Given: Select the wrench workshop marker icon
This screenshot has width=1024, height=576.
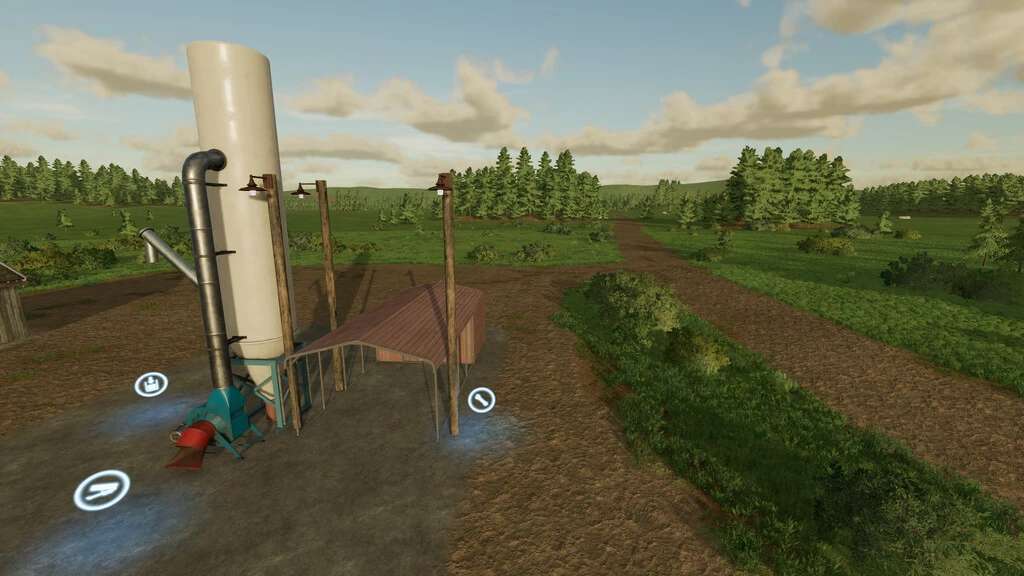Looking at the screenshot, I should [481, 400].
